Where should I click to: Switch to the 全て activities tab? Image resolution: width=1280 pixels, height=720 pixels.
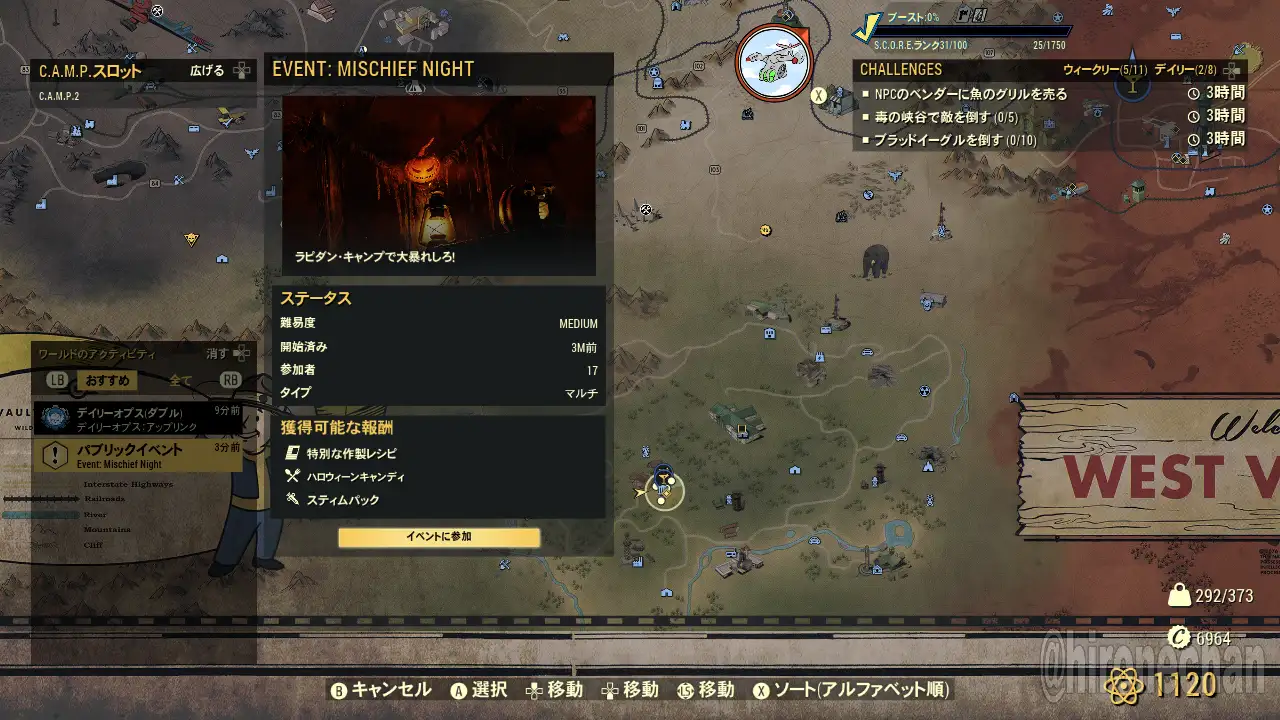pos(180,381)
